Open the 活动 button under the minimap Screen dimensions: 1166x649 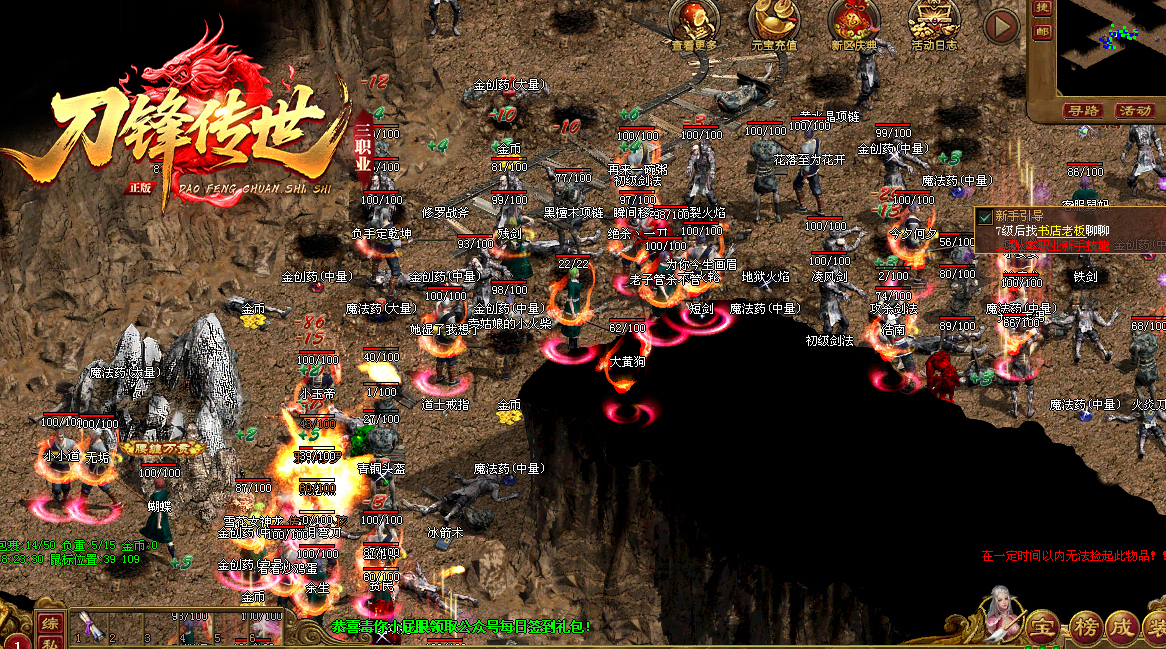point(1135,110)
